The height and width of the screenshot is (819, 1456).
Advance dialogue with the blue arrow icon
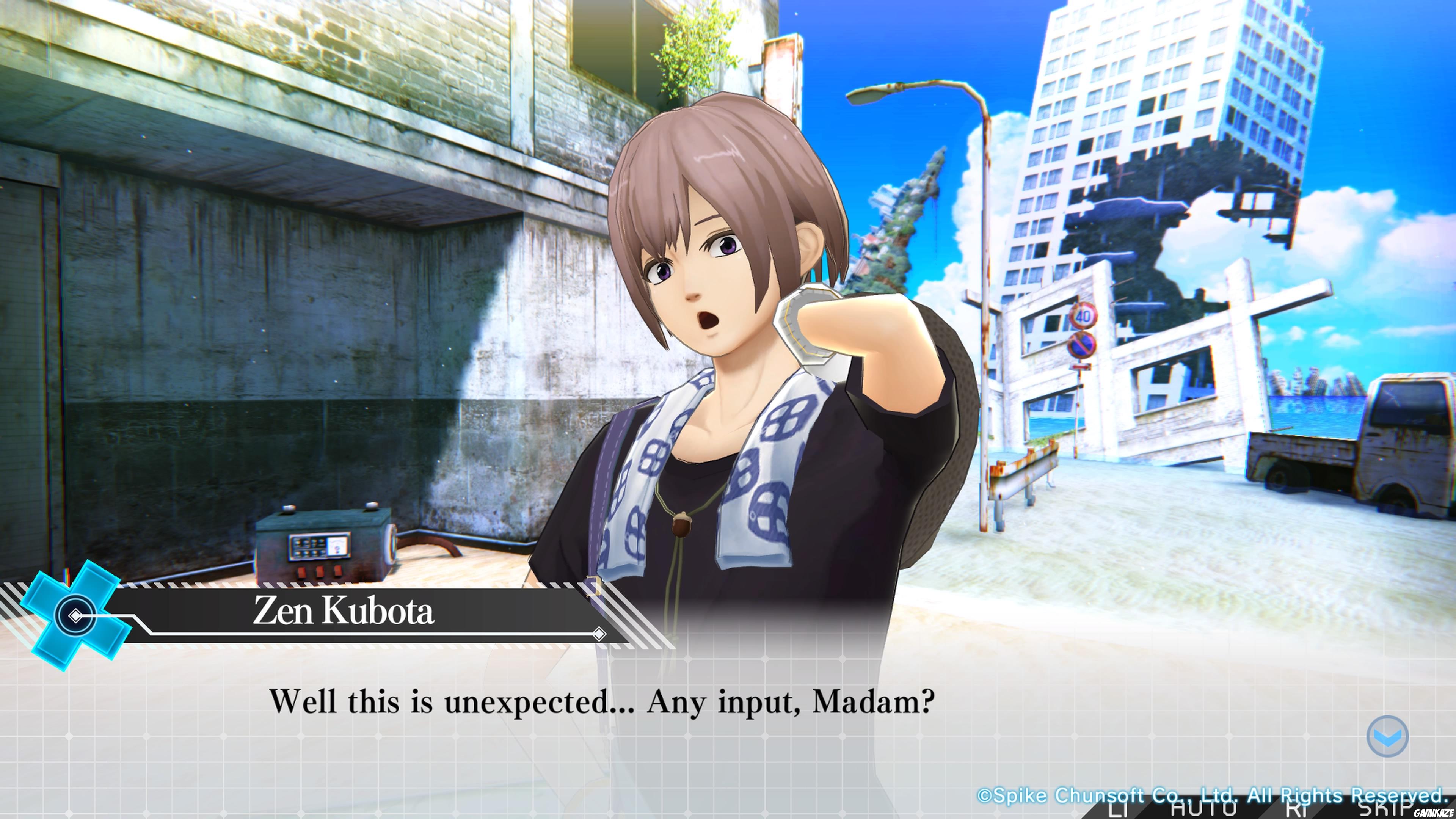click(1387, 736)
